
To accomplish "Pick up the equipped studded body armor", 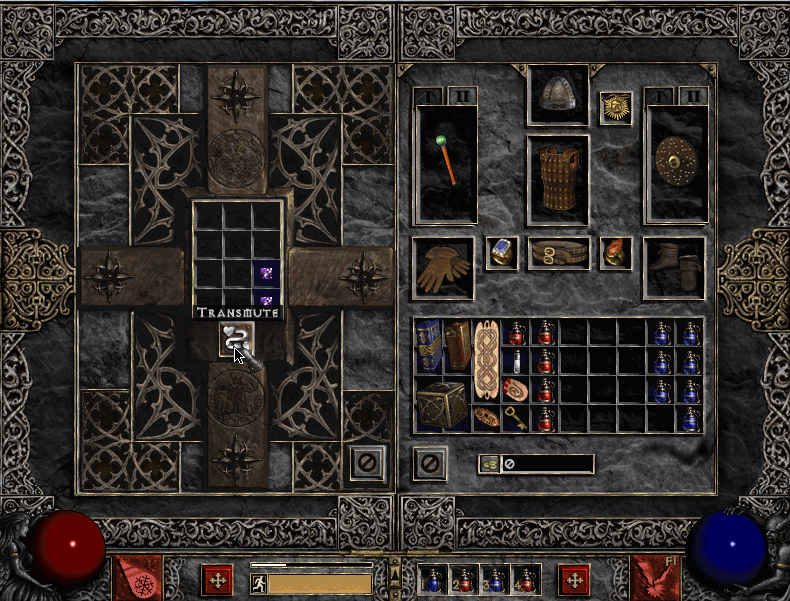I will 557,179.
